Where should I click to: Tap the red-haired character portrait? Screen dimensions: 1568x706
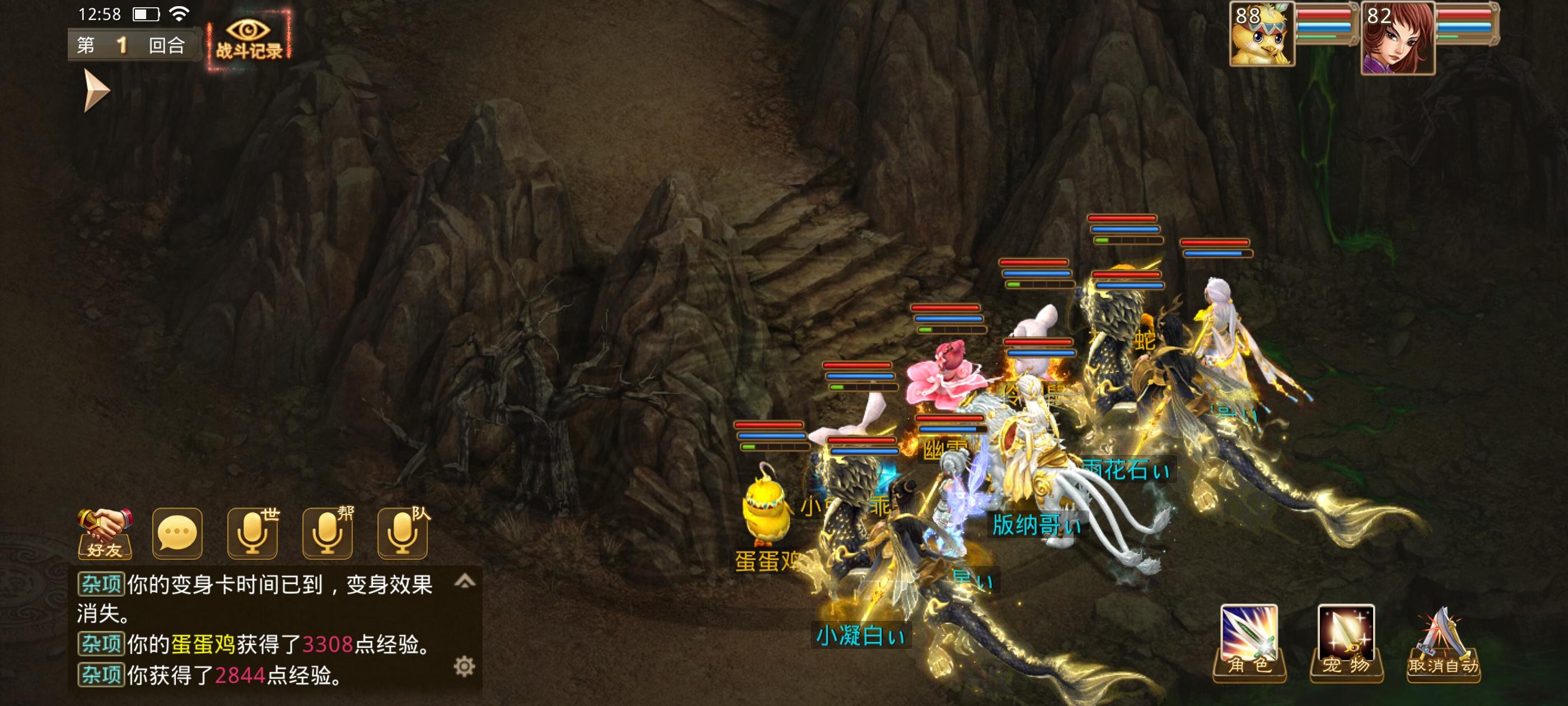[1398, 38]
